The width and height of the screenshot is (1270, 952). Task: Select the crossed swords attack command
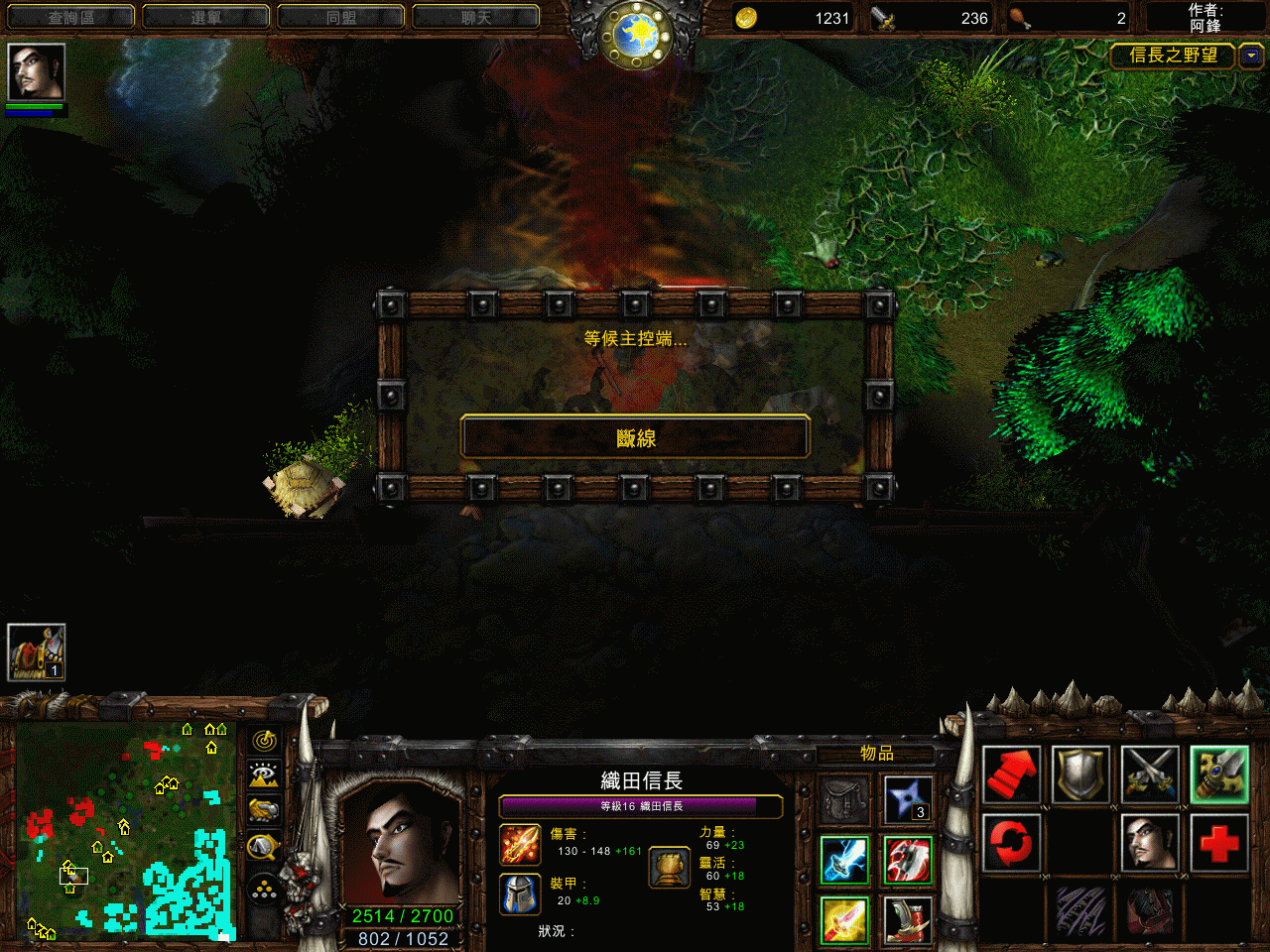(x=1151, y=775)
